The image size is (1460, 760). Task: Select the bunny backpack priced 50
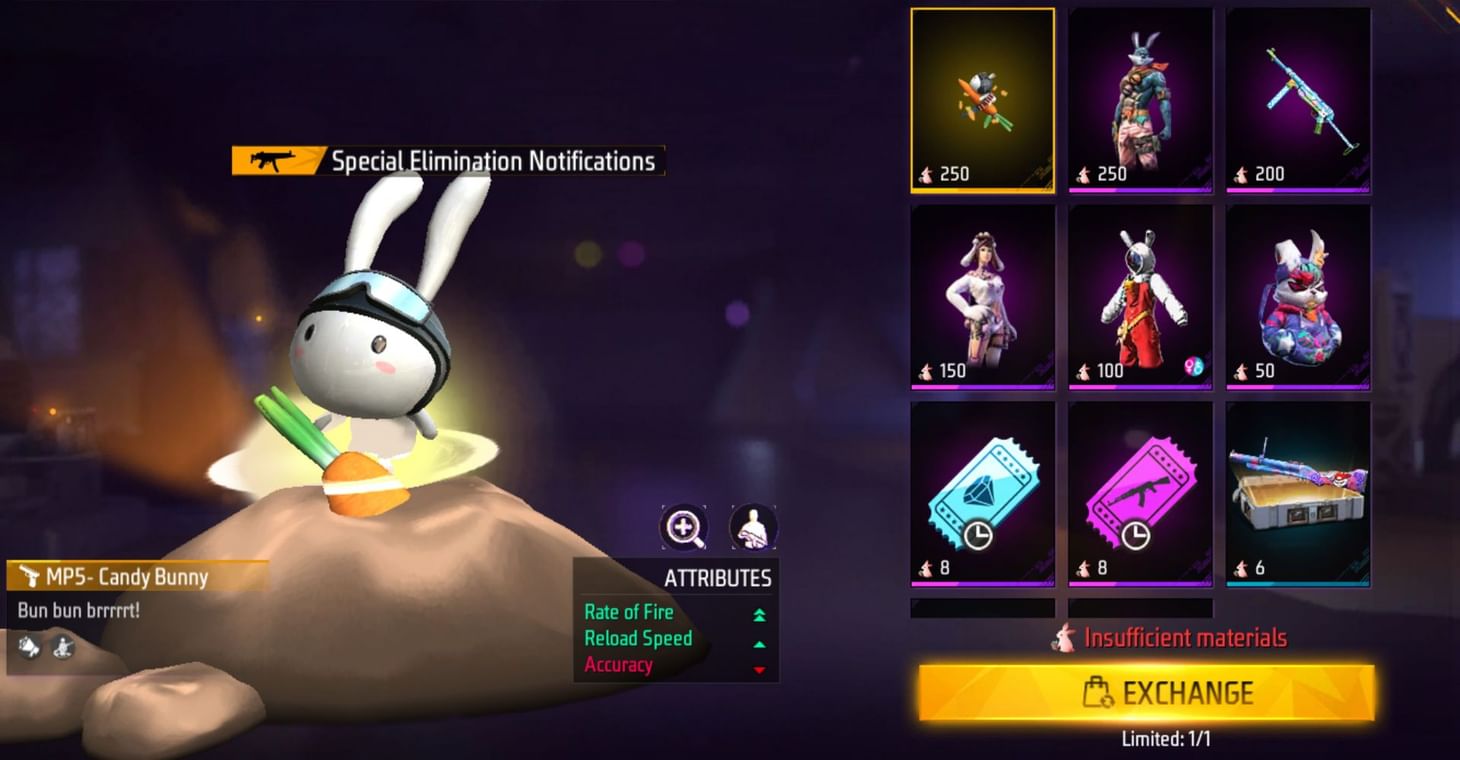tap(1297, 293)
